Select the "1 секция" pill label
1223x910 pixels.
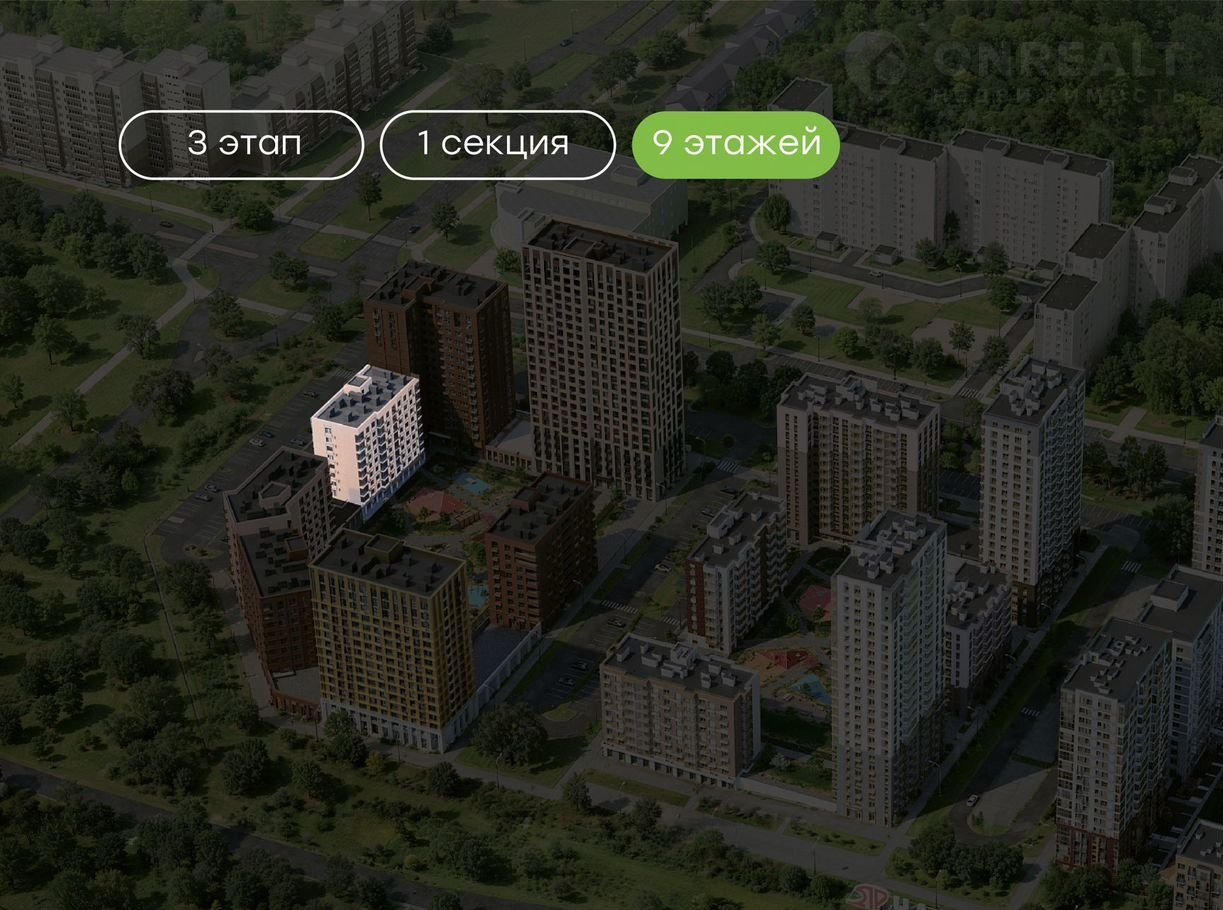pyautogui.click(x=497, y=144)
